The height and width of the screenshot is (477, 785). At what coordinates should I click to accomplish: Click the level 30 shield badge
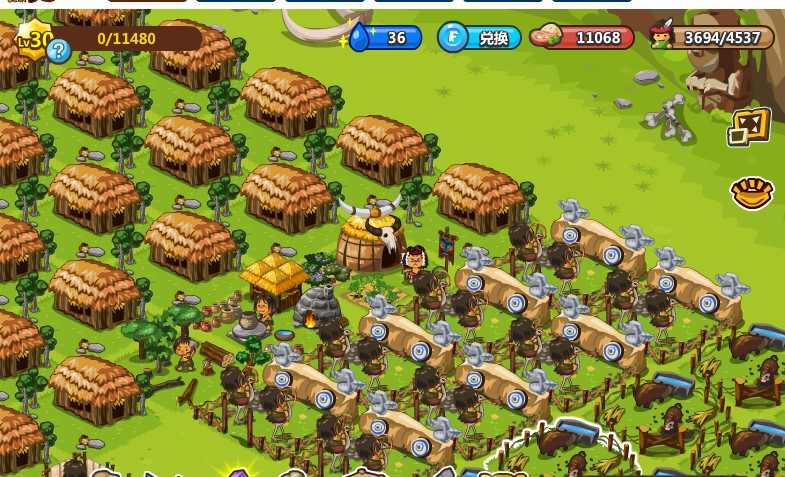(x=34, y=39)
